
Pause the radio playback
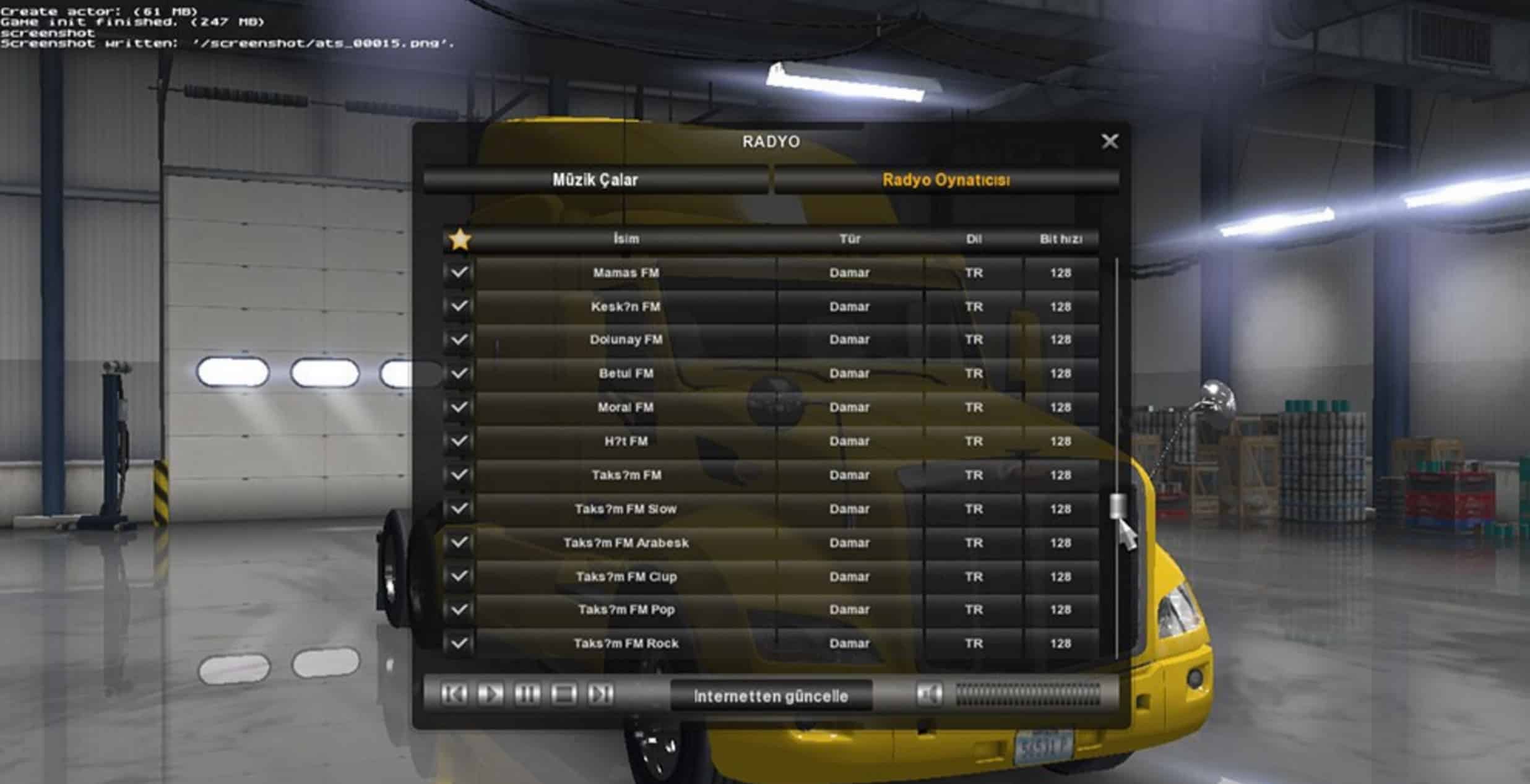pos(527,694)
